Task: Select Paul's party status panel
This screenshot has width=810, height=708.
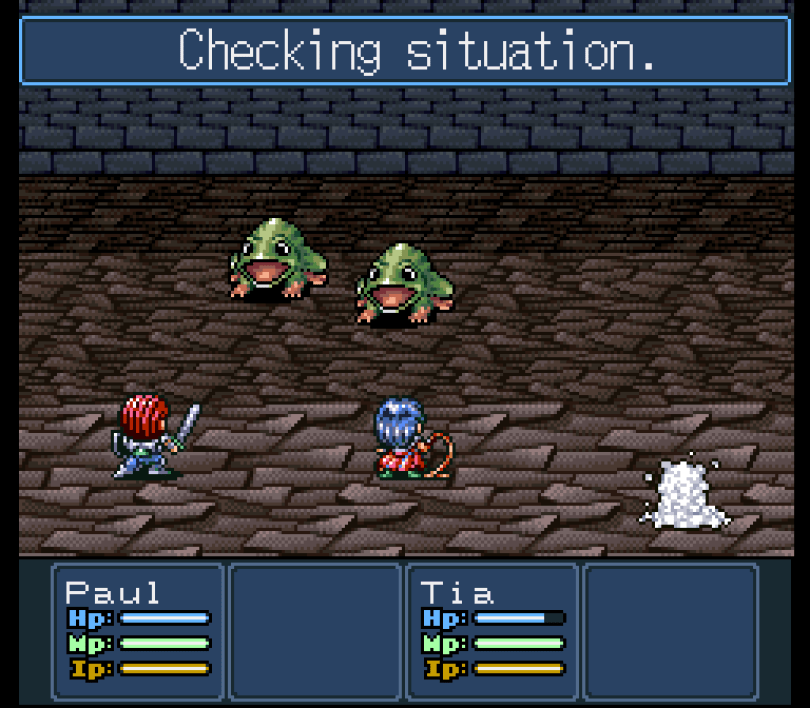Action: [x=138, y=630]
